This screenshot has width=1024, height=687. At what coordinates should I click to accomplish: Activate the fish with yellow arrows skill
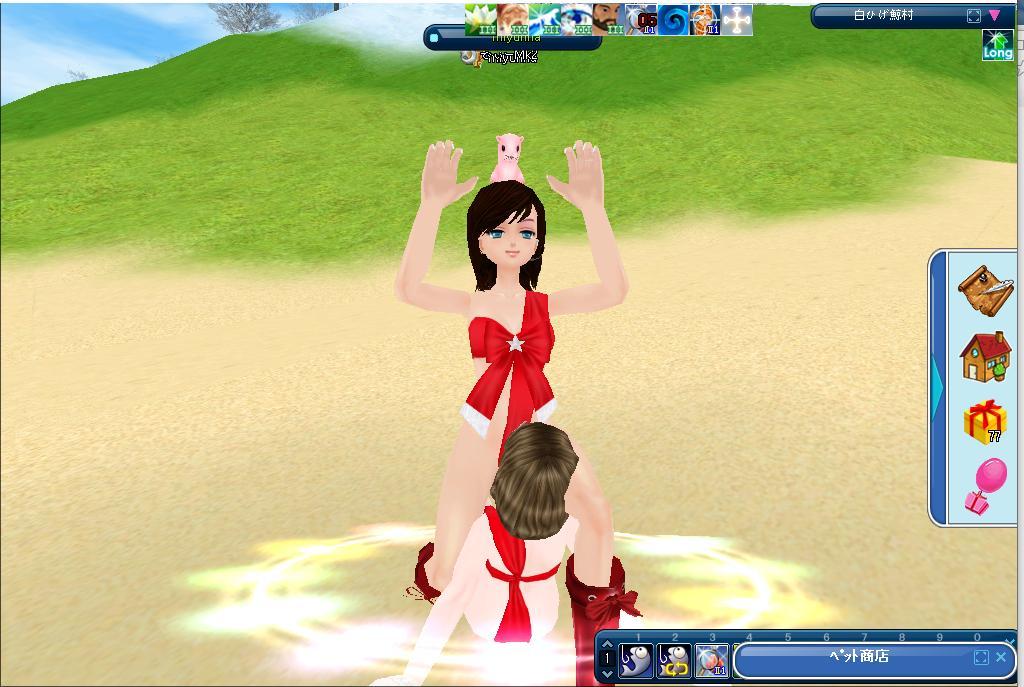pyautogui.click(x=674, y=660)
